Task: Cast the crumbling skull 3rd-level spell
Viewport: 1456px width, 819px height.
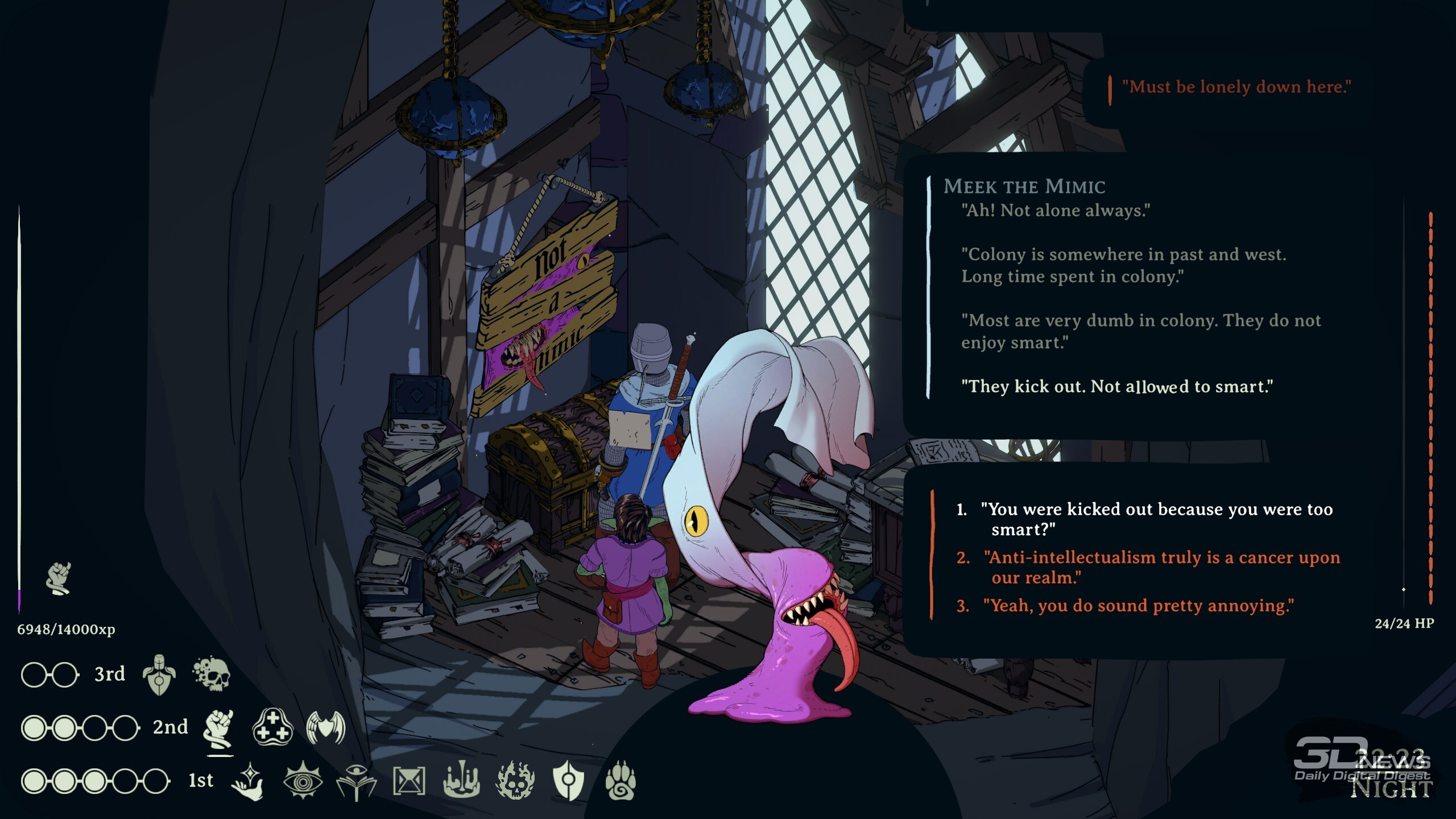Action: 212,675
